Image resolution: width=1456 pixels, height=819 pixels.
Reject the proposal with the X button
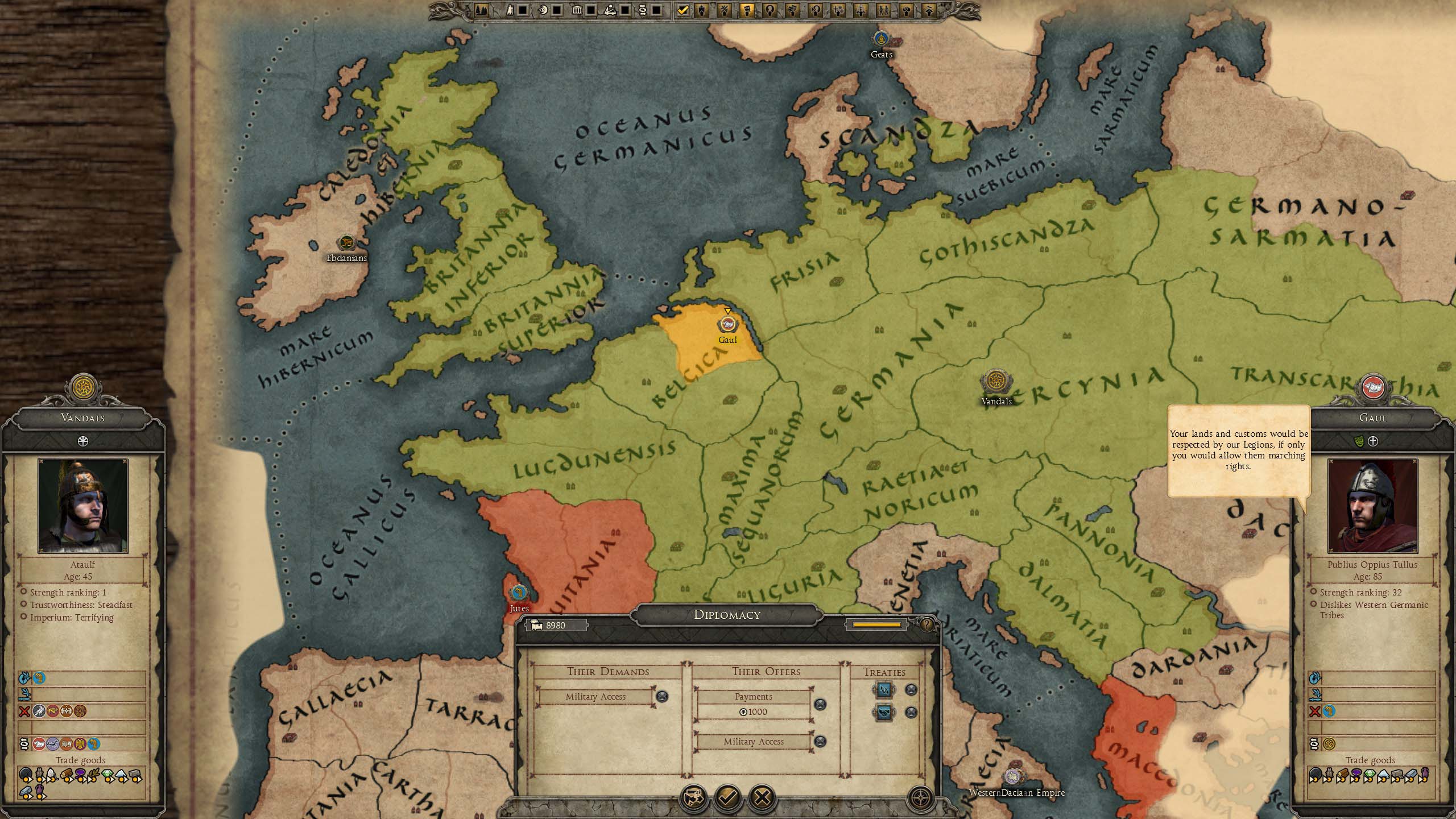pos(762,798)
